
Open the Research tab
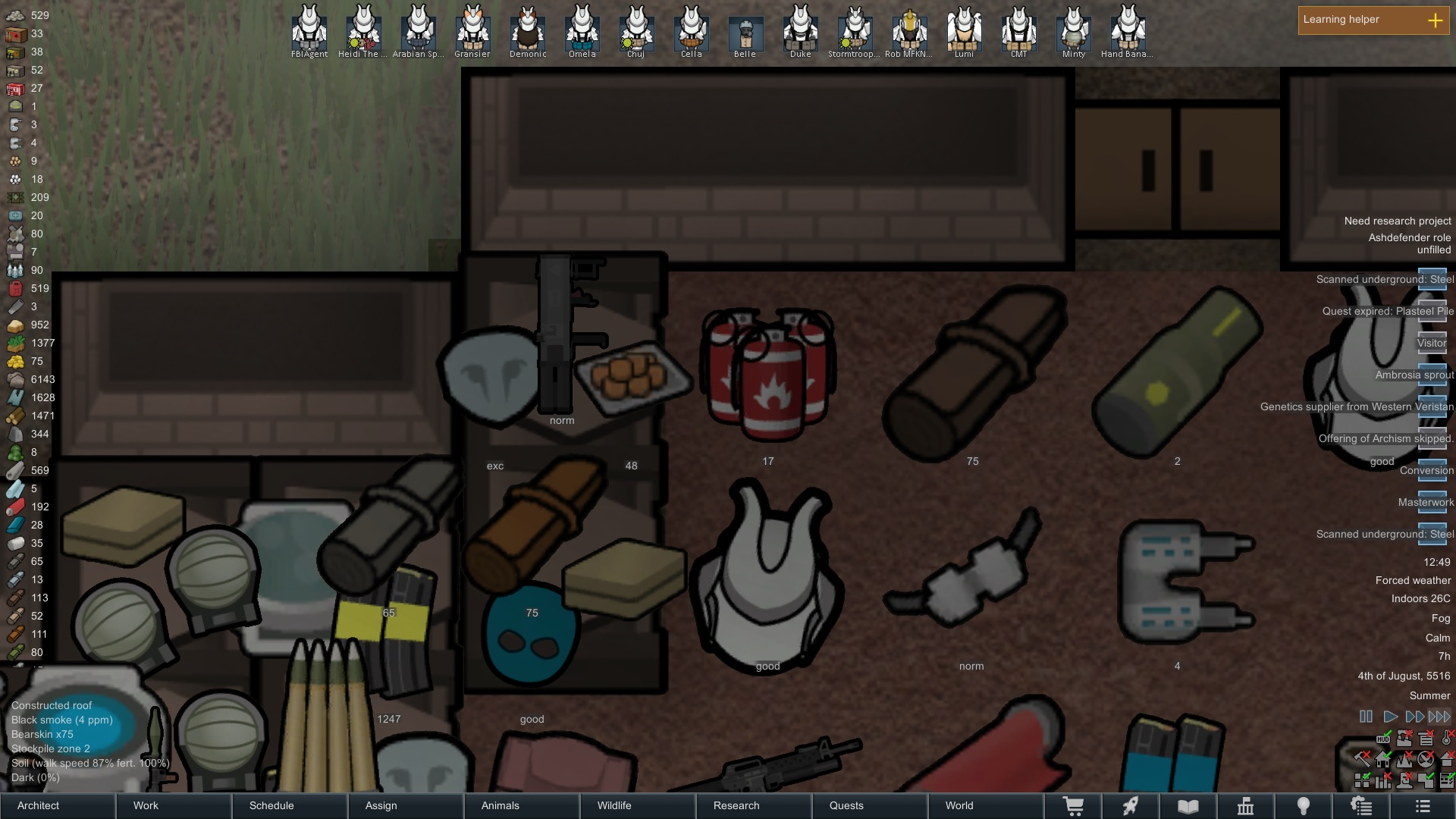[x=754, y=805]
